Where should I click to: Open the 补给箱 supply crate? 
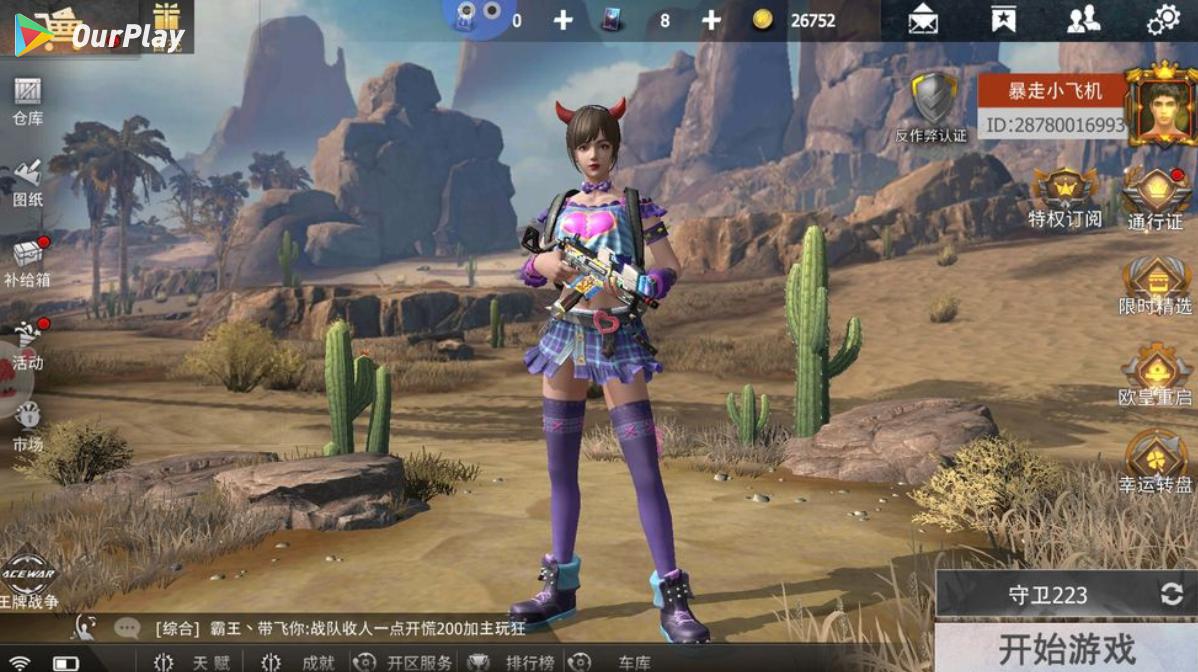point(27,263)
